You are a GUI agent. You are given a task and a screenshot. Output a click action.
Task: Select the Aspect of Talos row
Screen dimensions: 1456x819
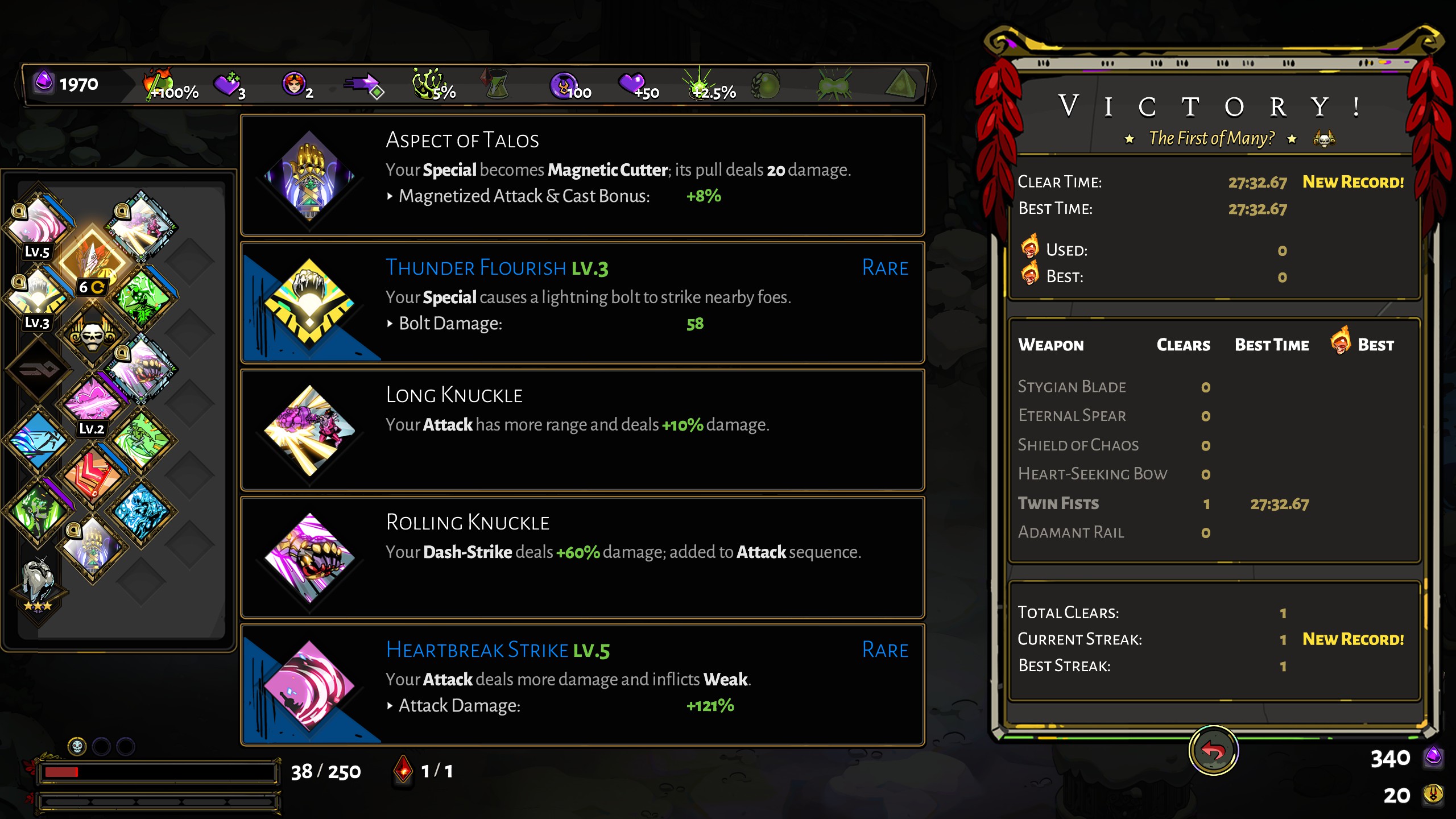coord(582,175)
